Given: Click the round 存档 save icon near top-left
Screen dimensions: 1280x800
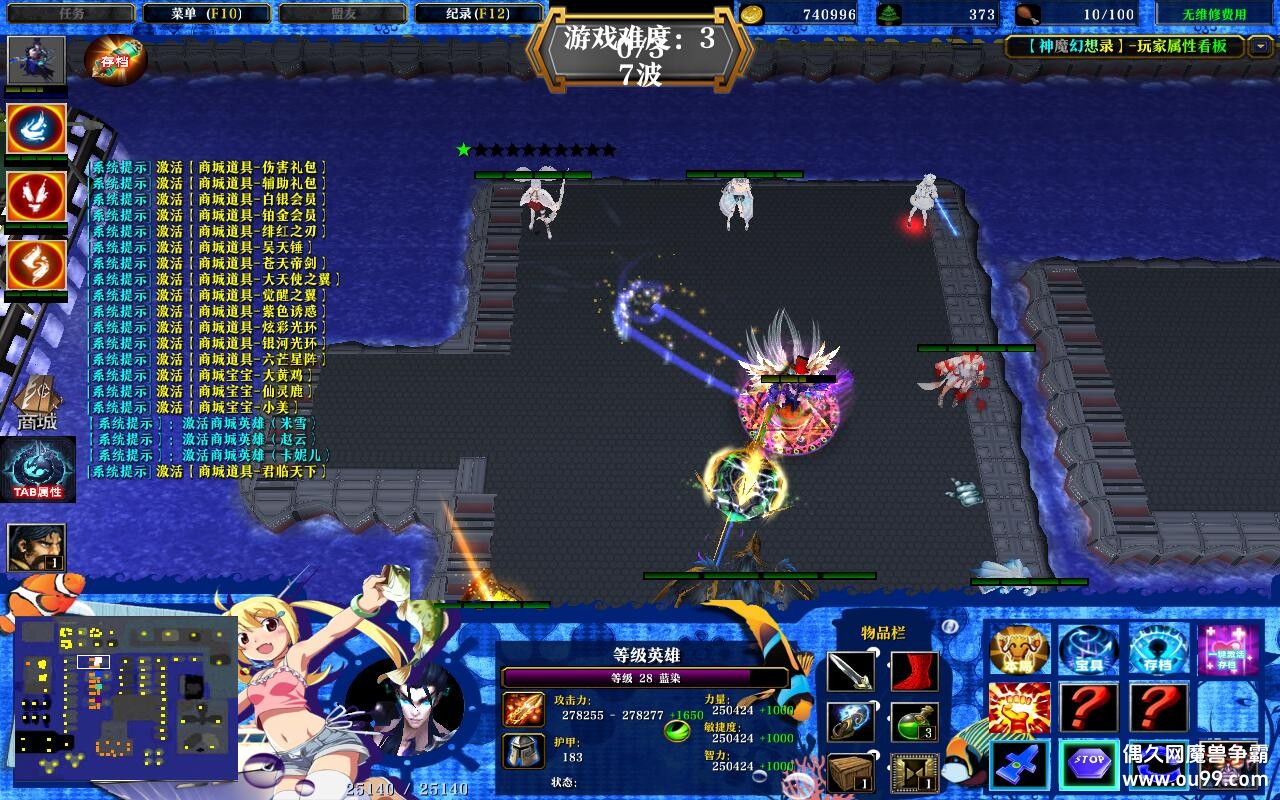Looking at the screenshot, I should pyautogui.click(x=116, y=60).
